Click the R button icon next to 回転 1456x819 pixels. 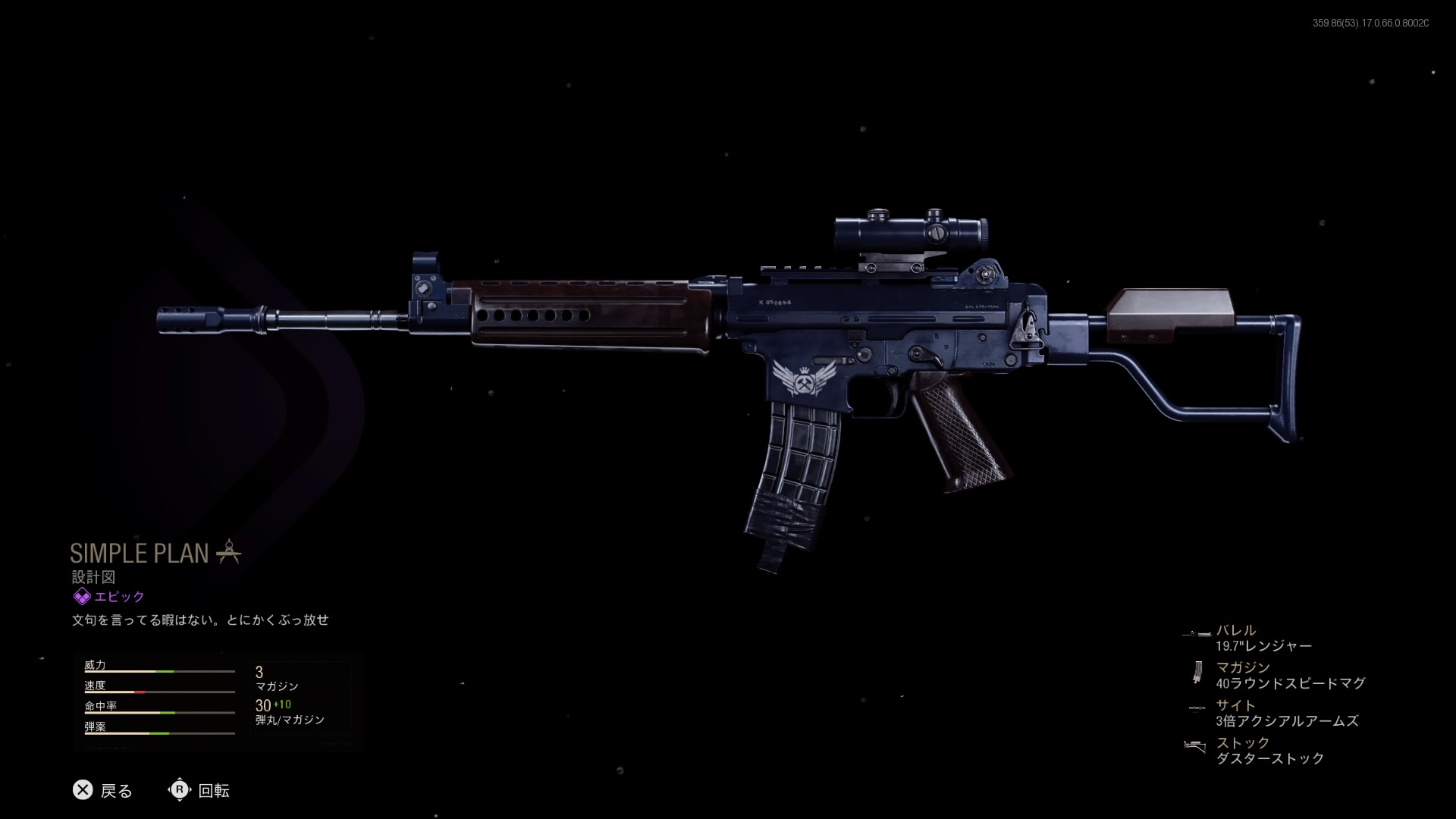coord(180,791)
